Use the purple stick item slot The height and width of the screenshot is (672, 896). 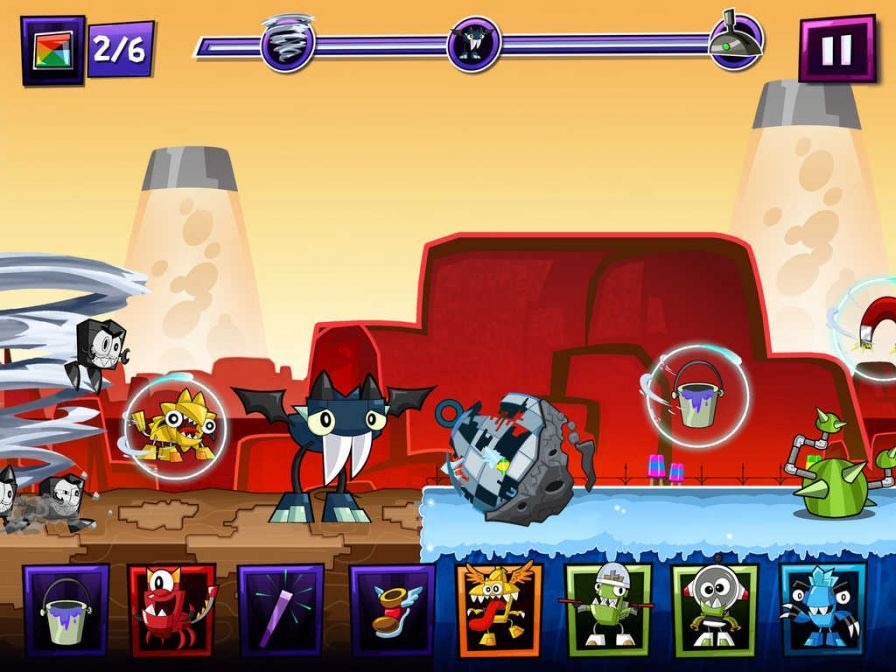[280, 610]
